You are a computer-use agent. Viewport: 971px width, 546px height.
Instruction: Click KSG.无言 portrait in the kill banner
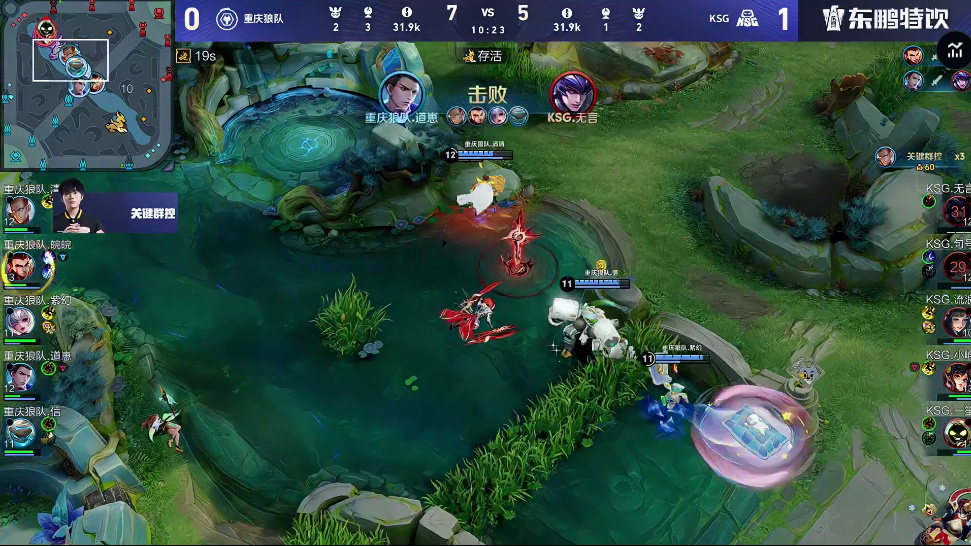[573, 93]
